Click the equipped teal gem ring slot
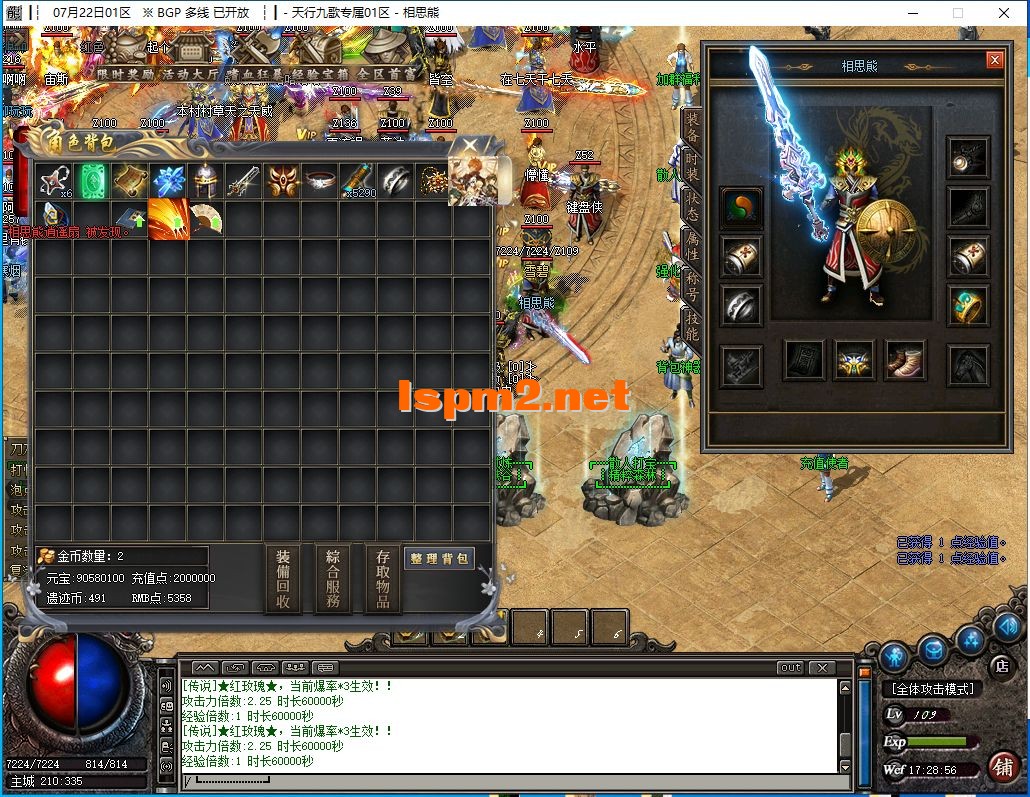Viewport: 1030px width, 797px height. [967, 305]
